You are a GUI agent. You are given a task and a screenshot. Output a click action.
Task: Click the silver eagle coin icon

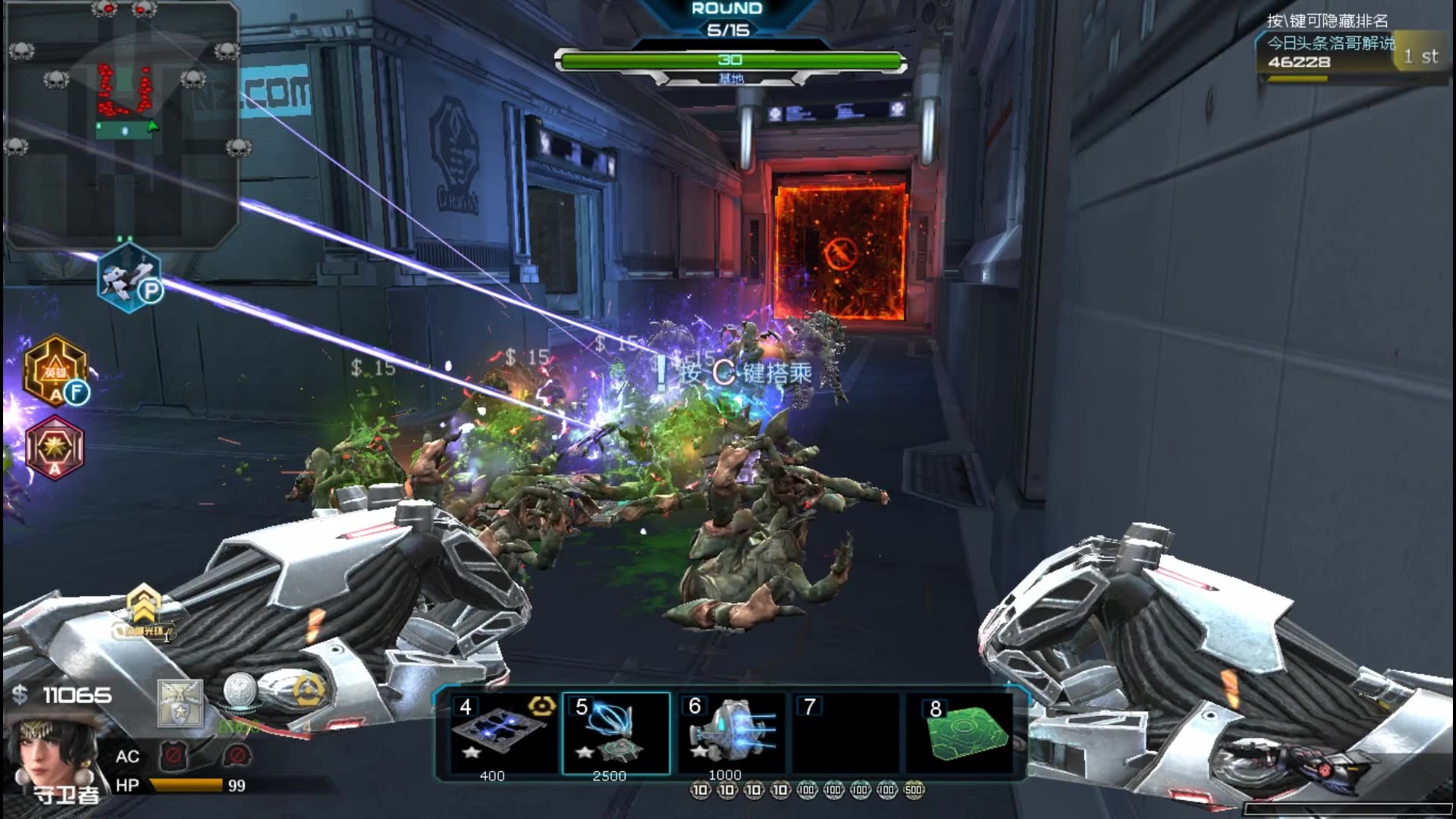[x=240, y=692]
